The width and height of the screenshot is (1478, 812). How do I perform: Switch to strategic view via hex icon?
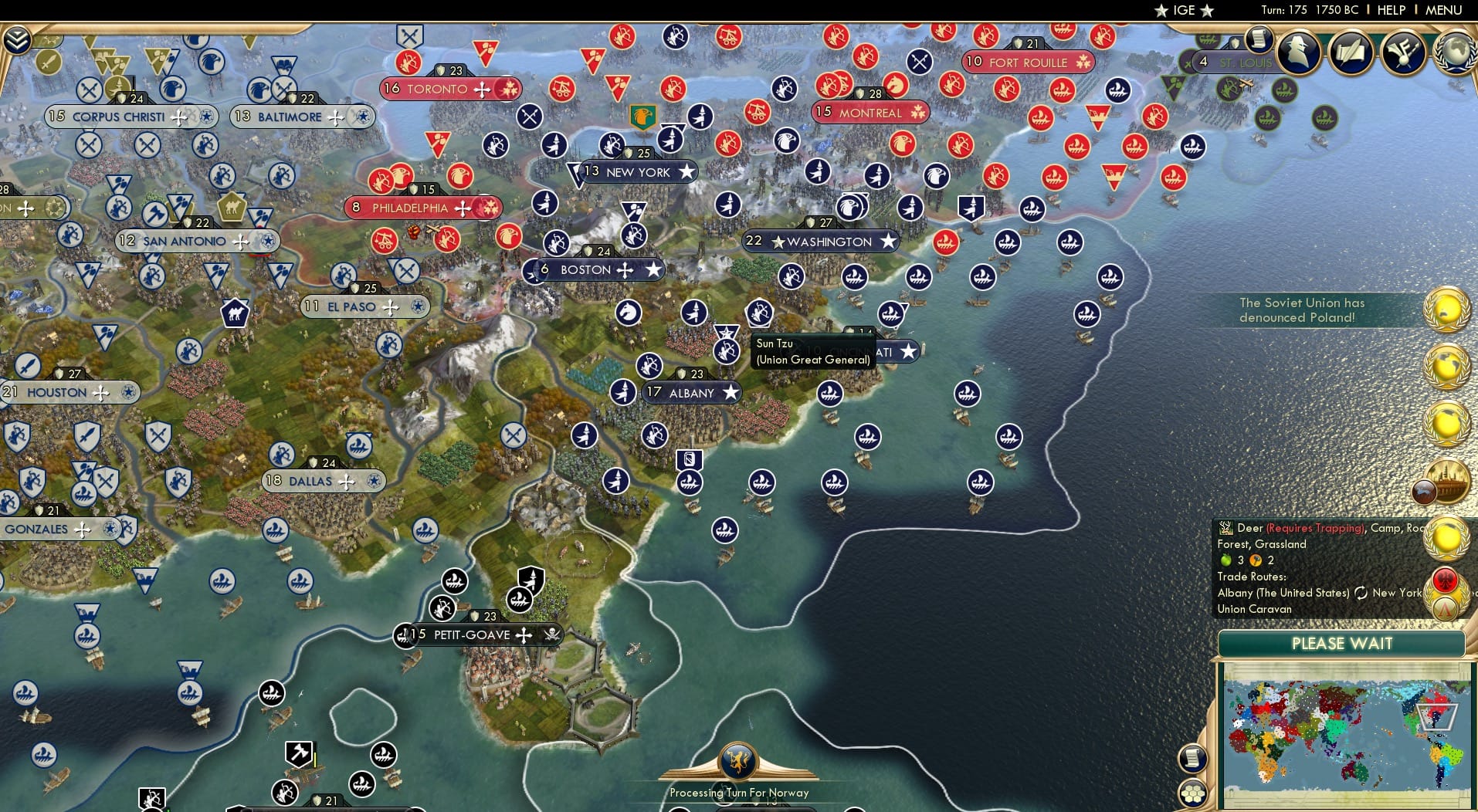[x=1193, y=793]
